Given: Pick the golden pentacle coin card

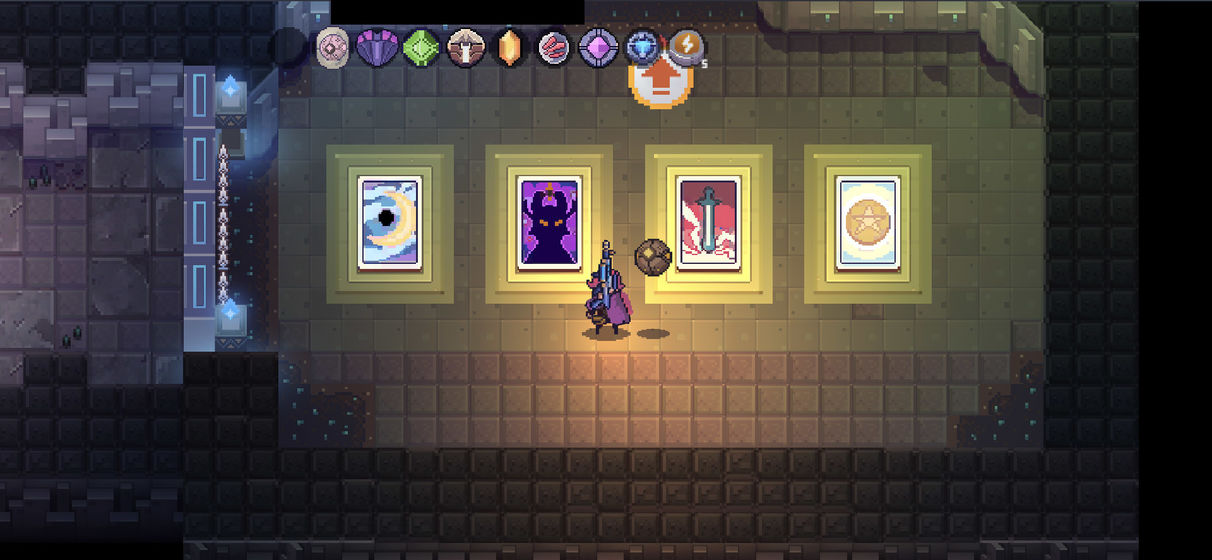Looking at the screenshot, I should (867, 223).
